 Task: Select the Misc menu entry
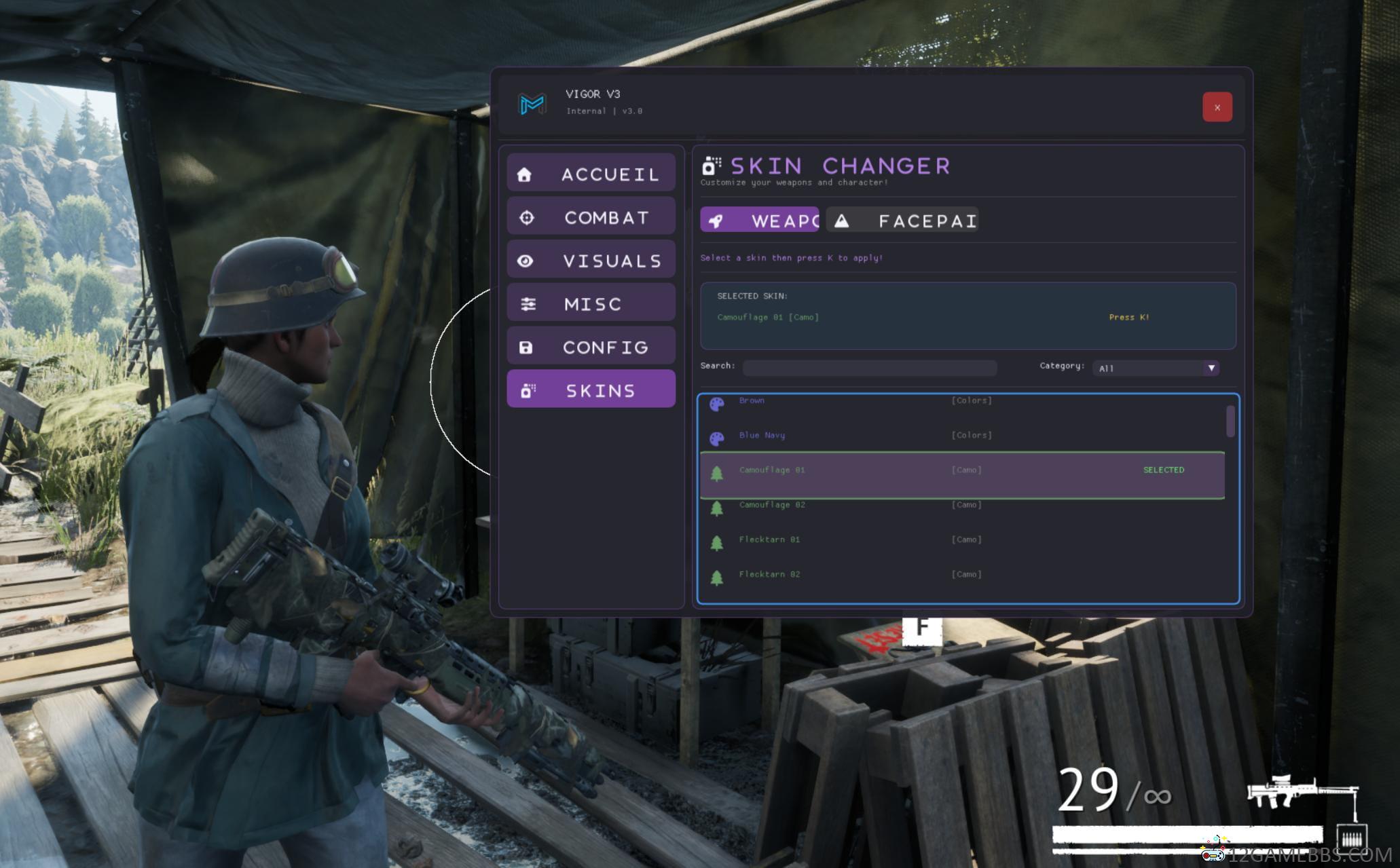coord(591,303)
